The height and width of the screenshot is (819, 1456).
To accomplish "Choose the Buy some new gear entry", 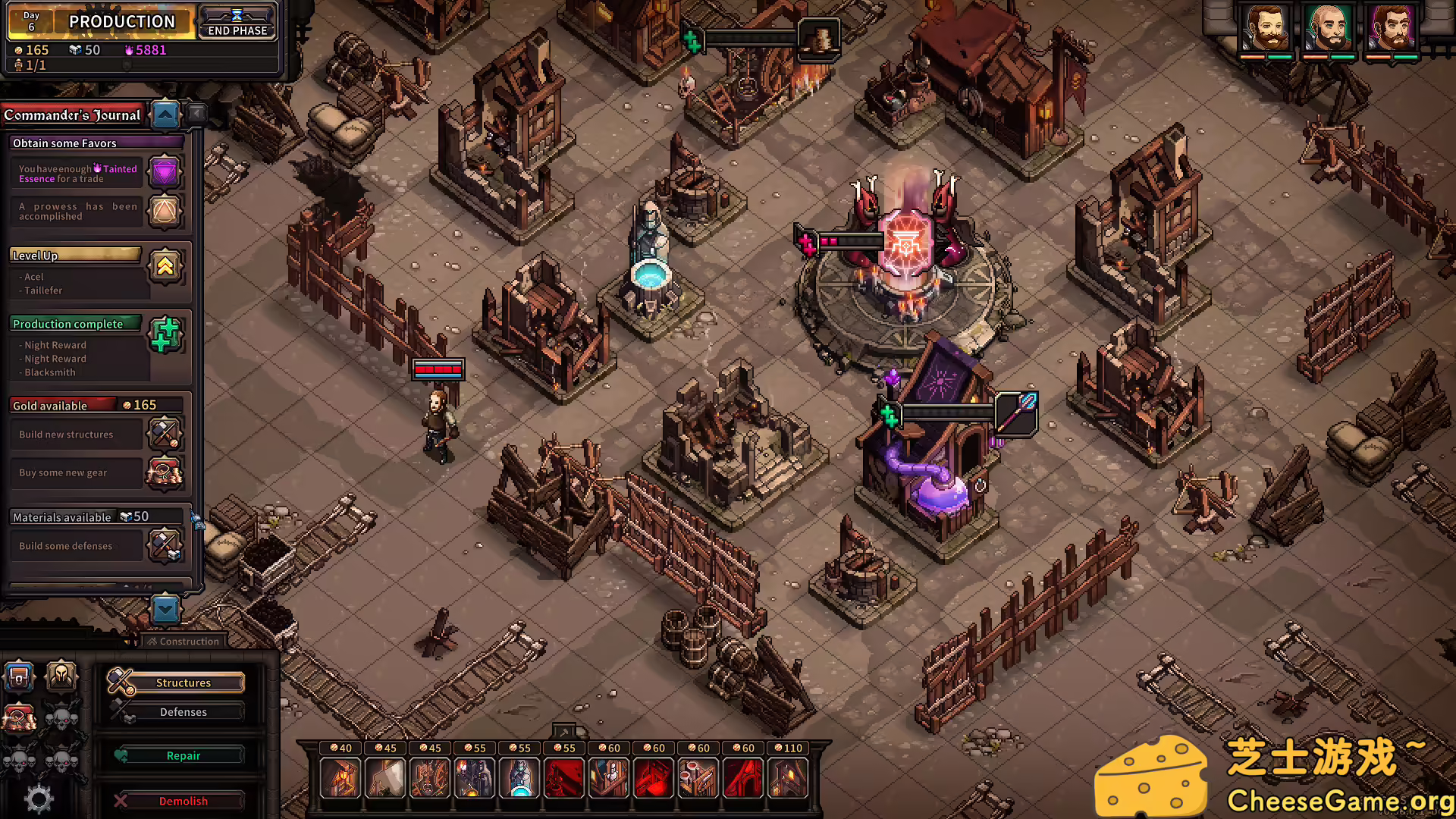I will click(x=76, y=472).
